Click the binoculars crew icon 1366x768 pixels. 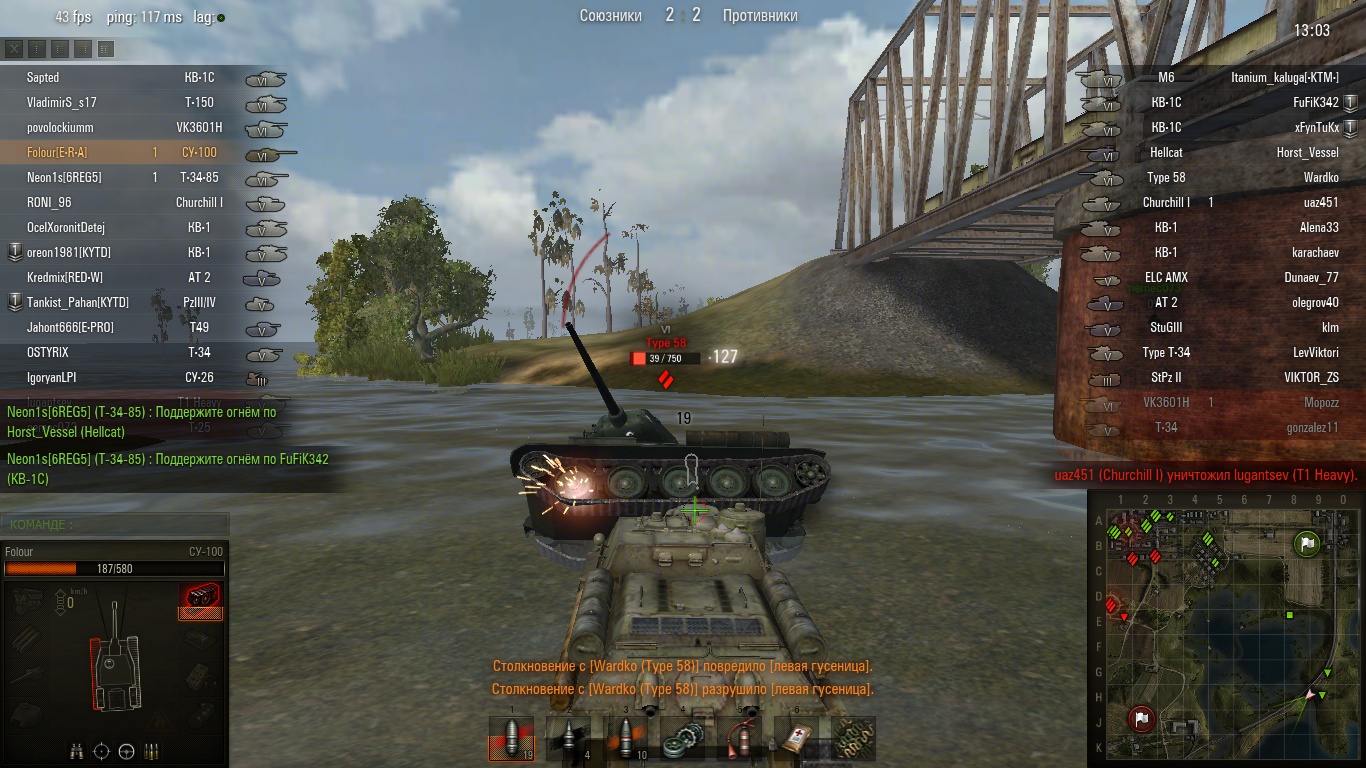77,751
